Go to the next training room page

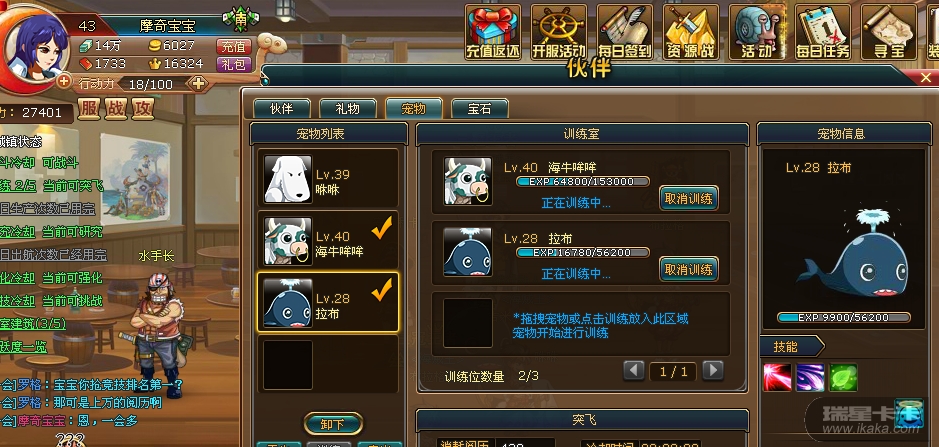click(712, 371)
